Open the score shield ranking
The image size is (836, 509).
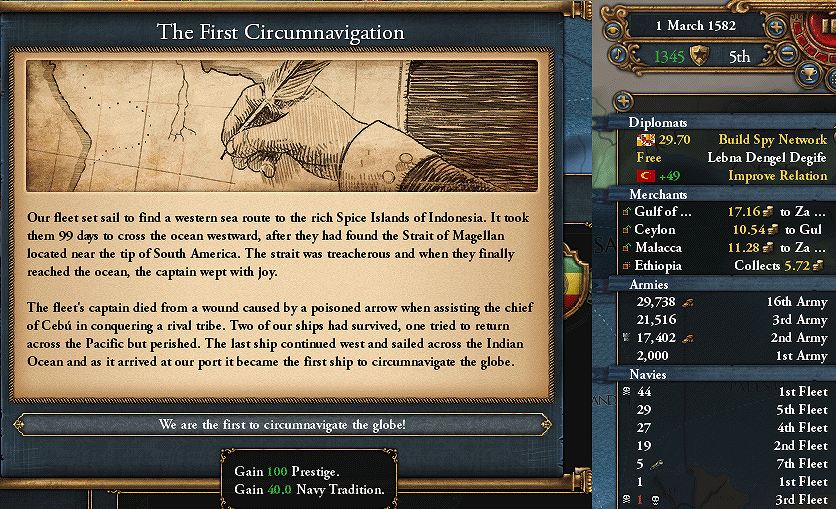coord(702,57)
